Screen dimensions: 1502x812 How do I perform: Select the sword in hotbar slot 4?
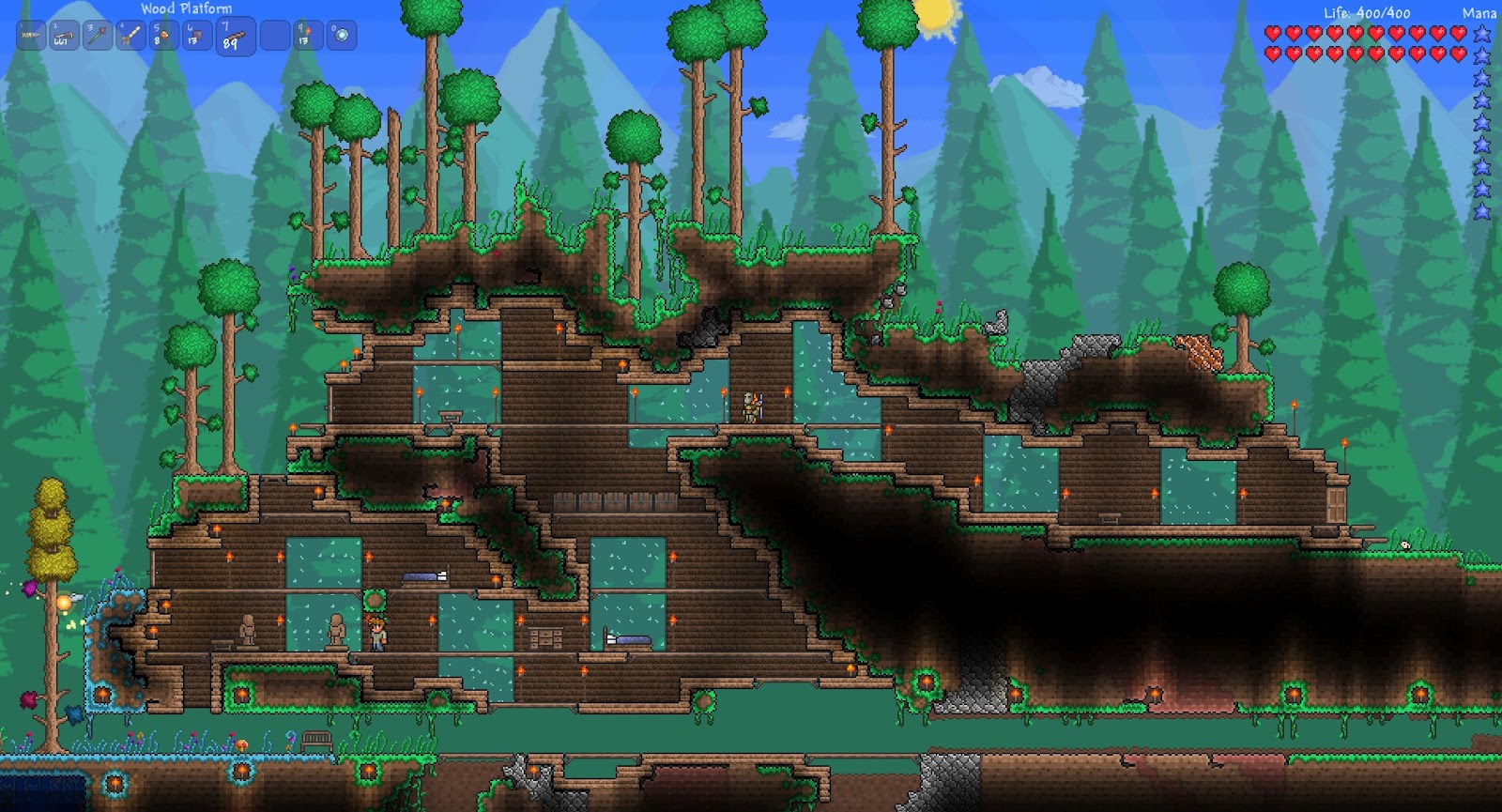(130, 35)
